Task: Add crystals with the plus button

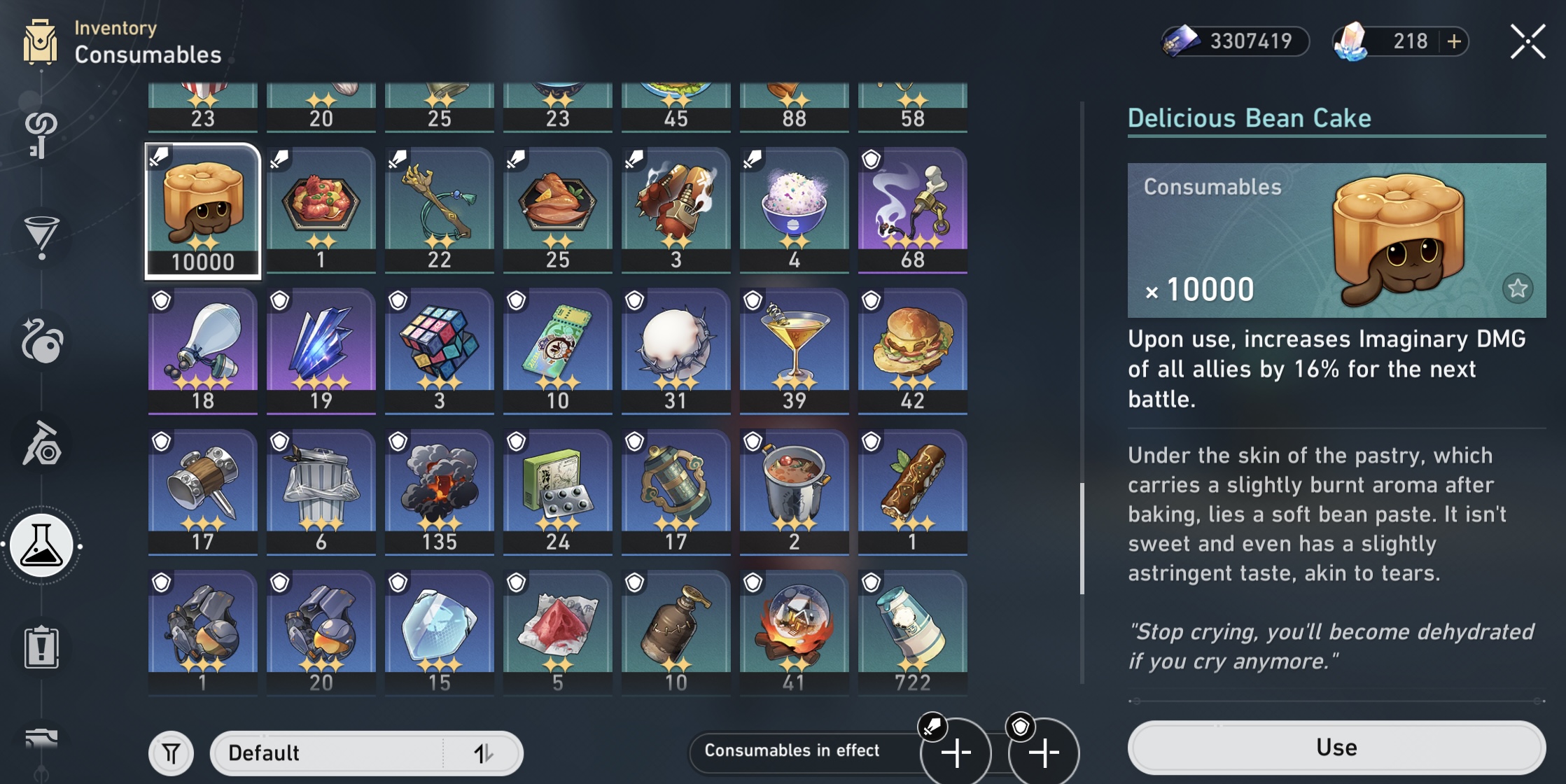Action: pos(1454,41)
